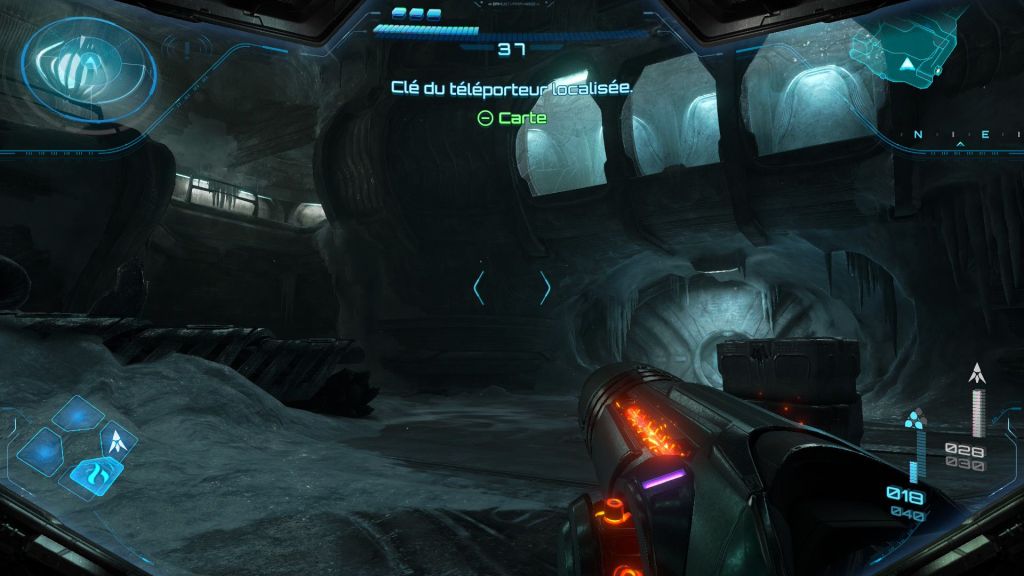Click the three-orb elemental shot icon
The height and width of the screenshot is (576, 1024).
914,419
